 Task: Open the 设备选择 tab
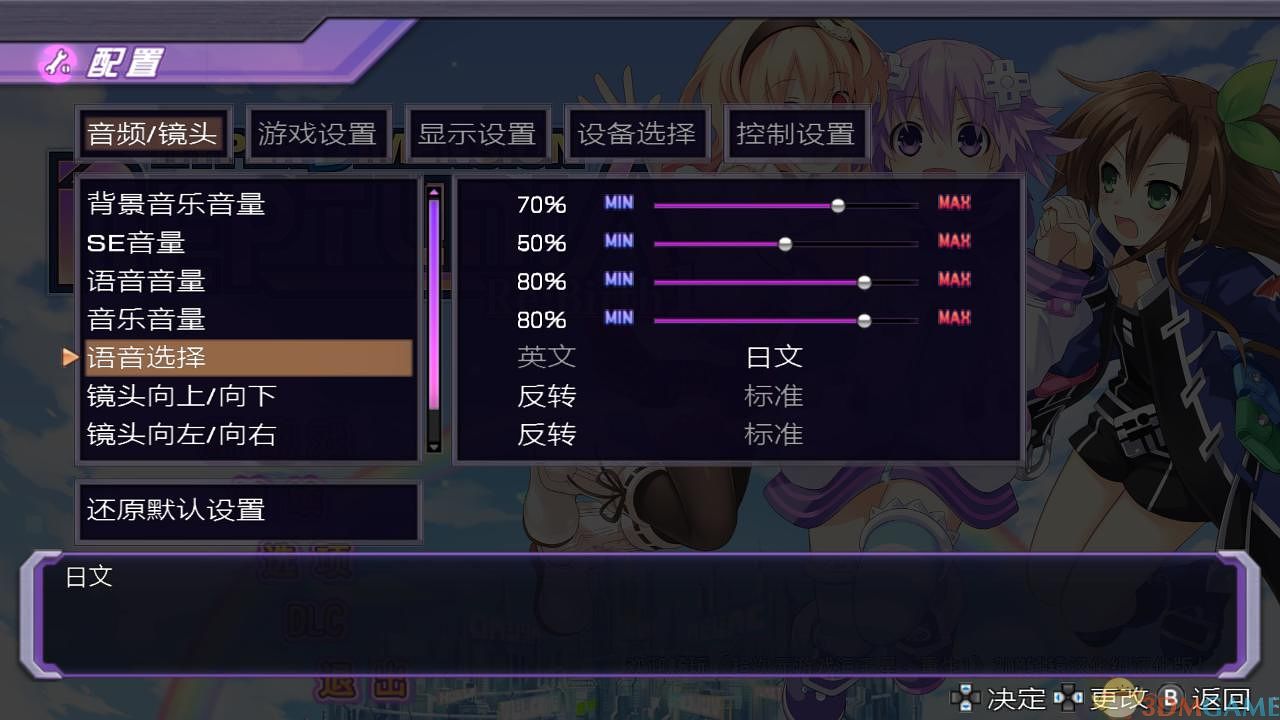636,131
